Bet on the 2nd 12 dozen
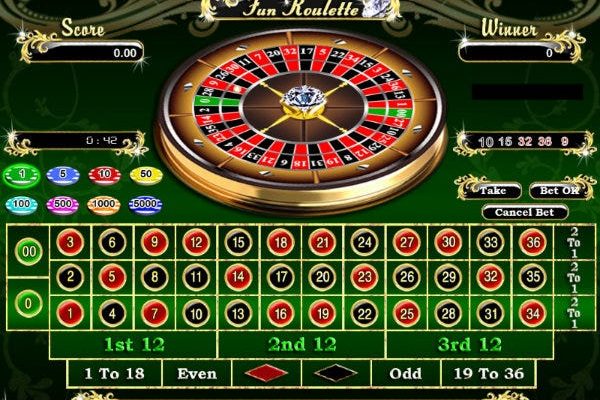600x400 pixels. [x=302, y=344]
